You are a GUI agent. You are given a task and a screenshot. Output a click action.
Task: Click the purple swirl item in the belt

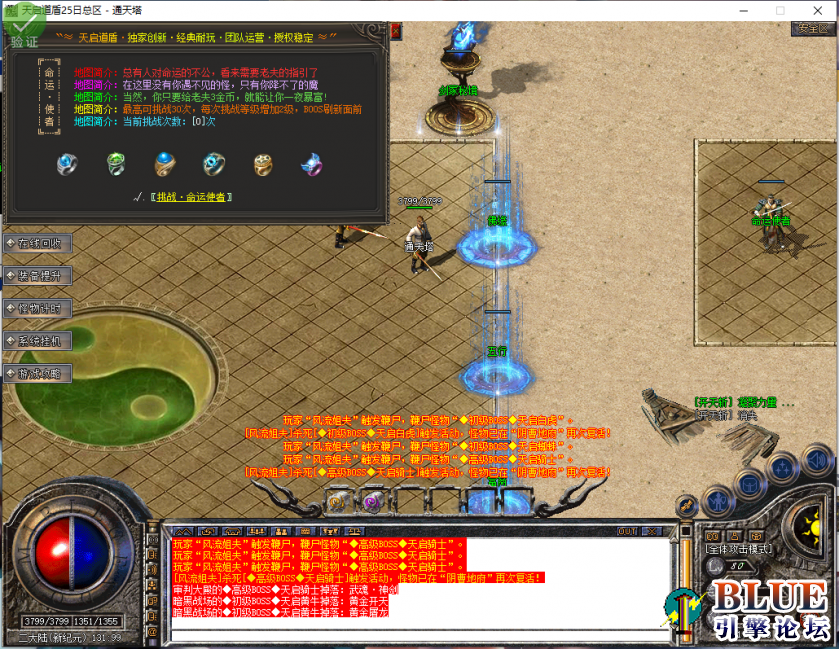click(x=372, y=501)
